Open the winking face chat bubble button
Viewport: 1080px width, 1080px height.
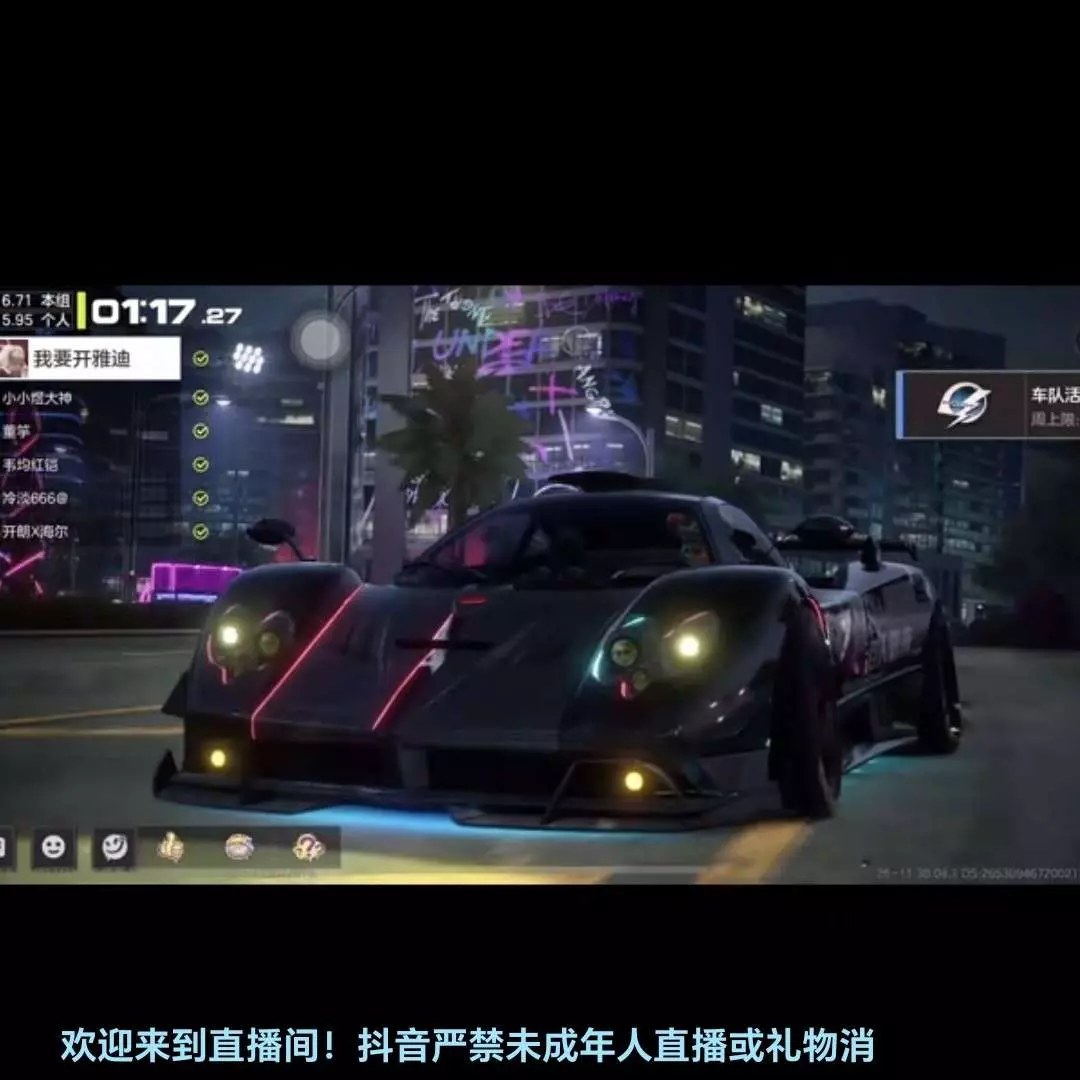(x=113, y=848)
